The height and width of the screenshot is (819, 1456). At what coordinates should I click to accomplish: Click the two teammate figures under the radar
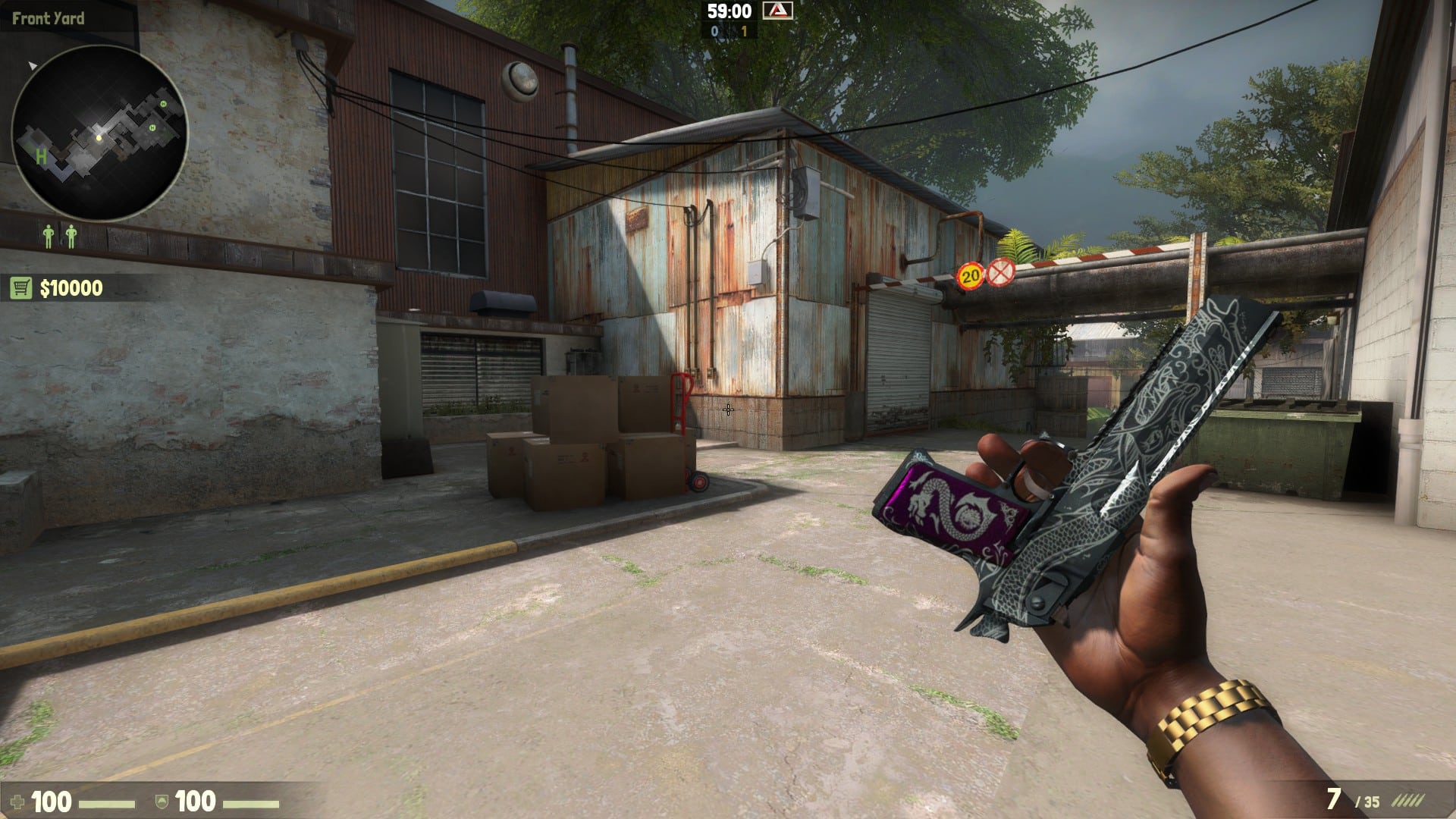pyautogui.click(x=59, y=235)
